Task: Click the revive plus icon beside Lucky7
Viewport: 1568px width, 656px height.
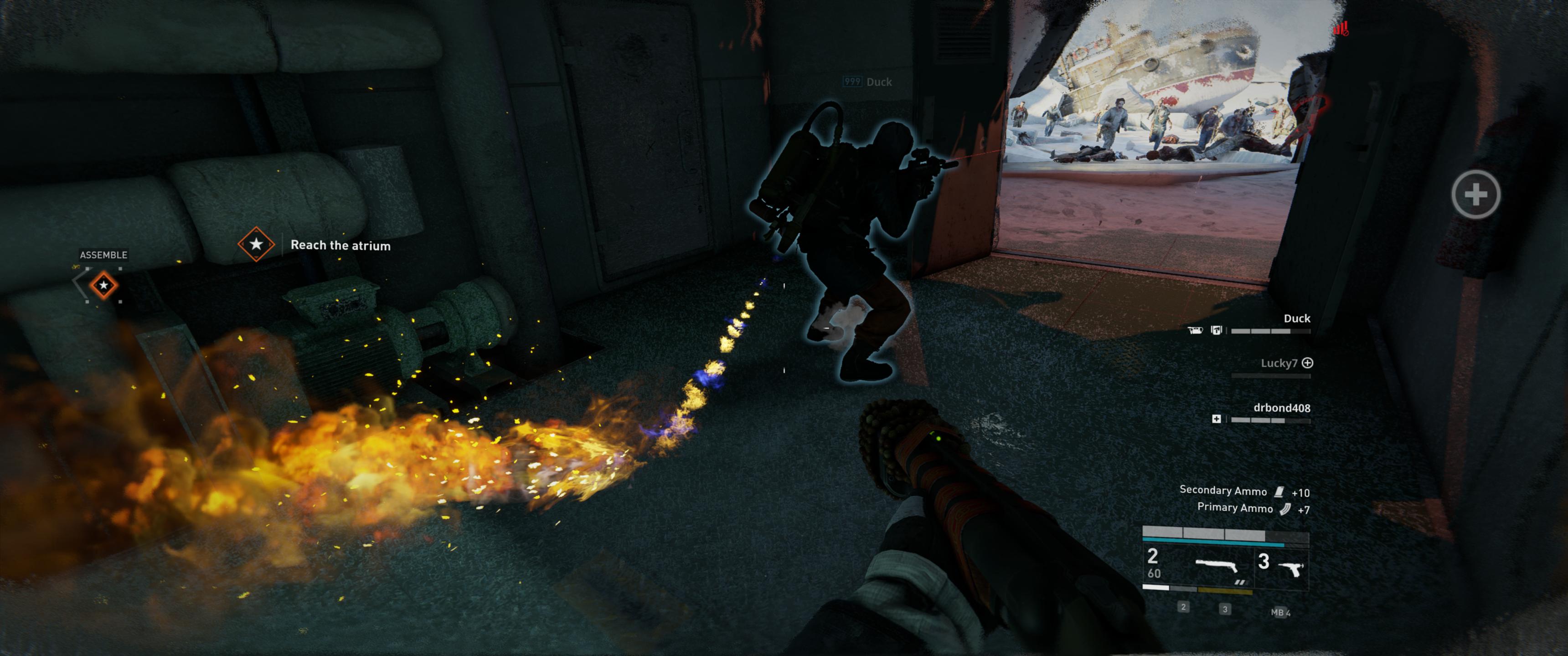Action: [1307, 363]
